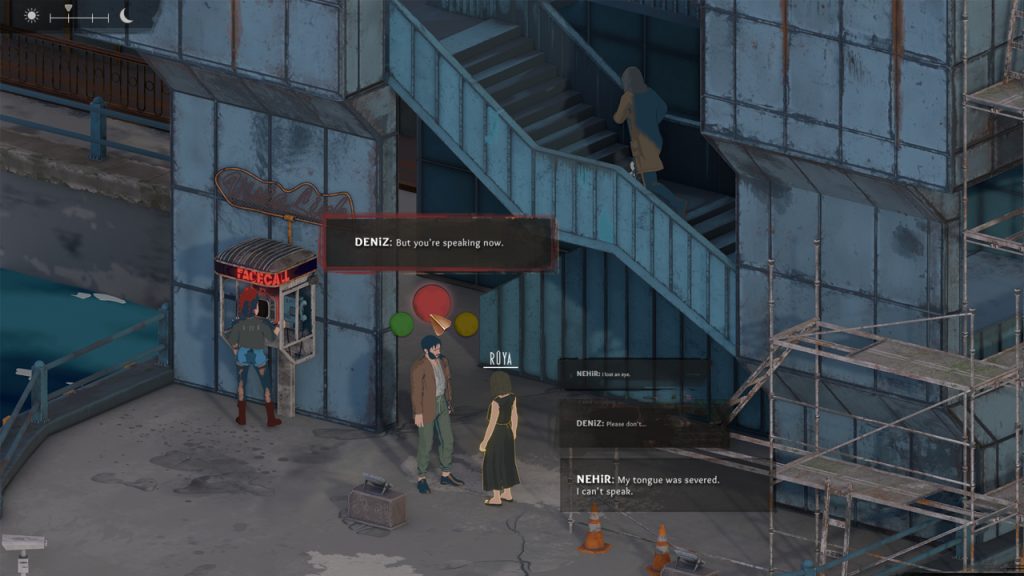Click the "I lost an eye" dialogue entry

633,374
